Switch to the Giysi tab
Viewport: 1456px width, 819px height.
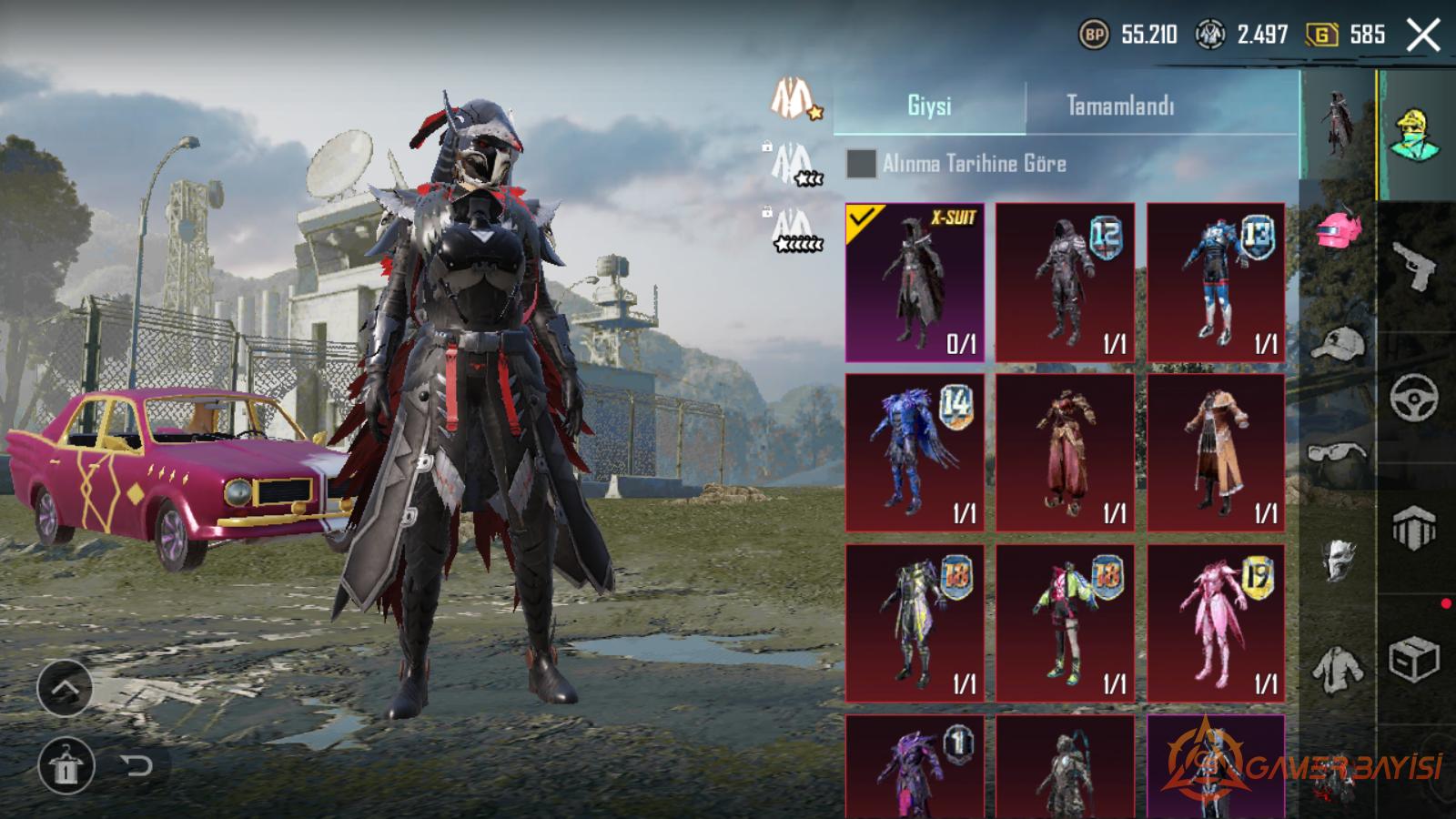tap(929, 106)
